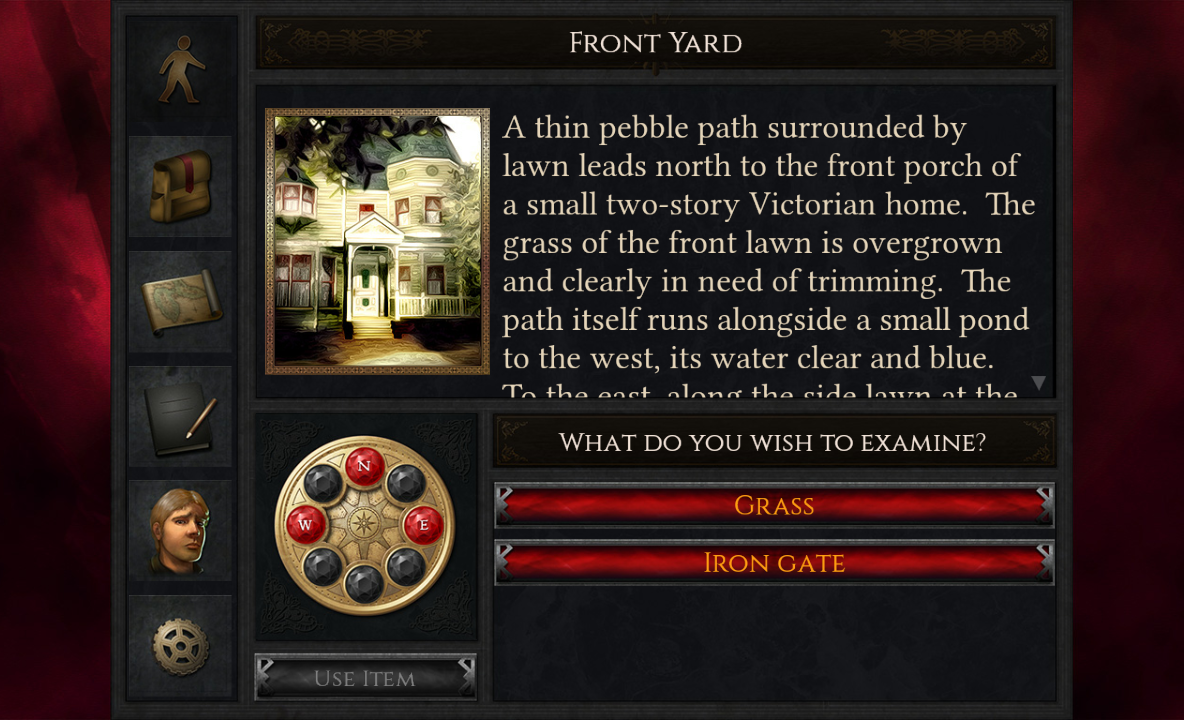
Task: Go north using the compass N gem
Action: 364,466
